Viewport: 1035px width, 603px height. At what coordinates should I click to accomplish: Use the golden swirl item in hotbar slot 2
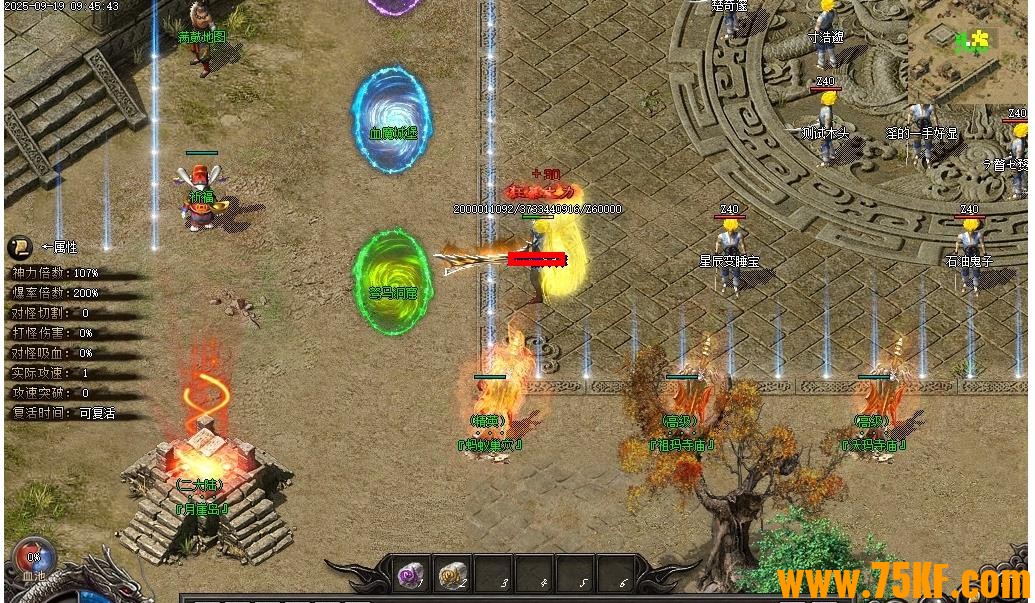coord(452,575)
